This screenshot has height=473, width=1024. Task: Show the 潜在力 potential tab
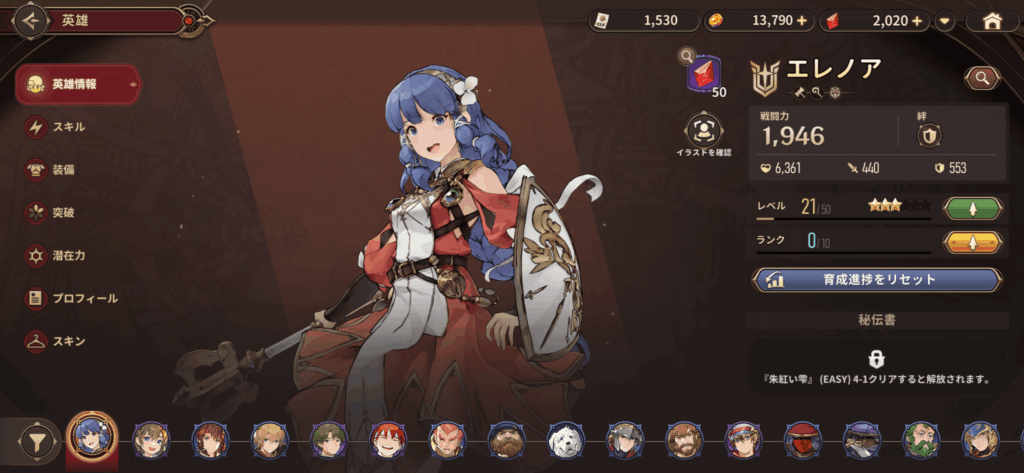click(x=68, y=256)
